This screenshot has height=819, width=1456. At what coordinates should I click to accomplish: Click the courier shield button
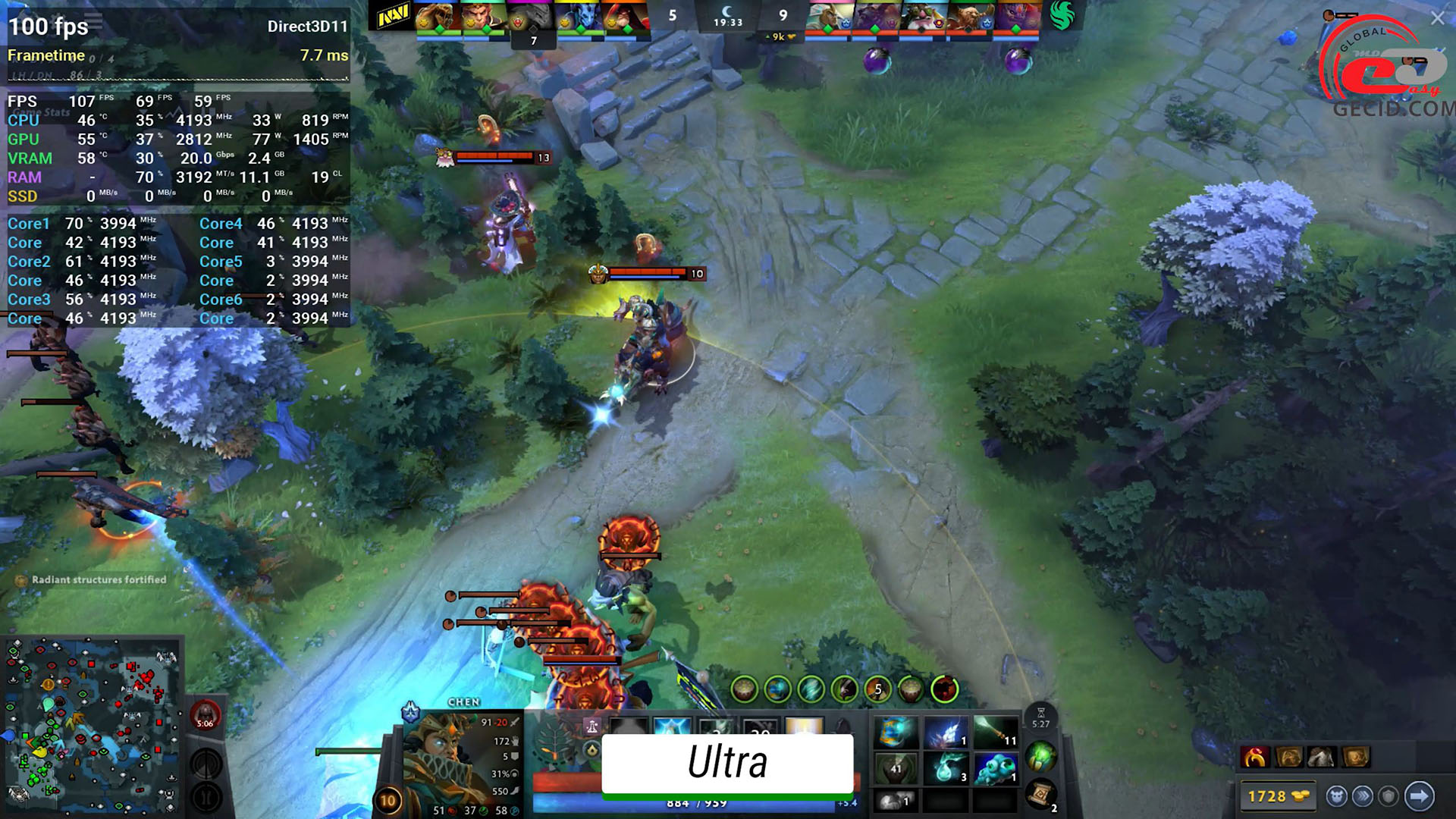point(1389,796)
